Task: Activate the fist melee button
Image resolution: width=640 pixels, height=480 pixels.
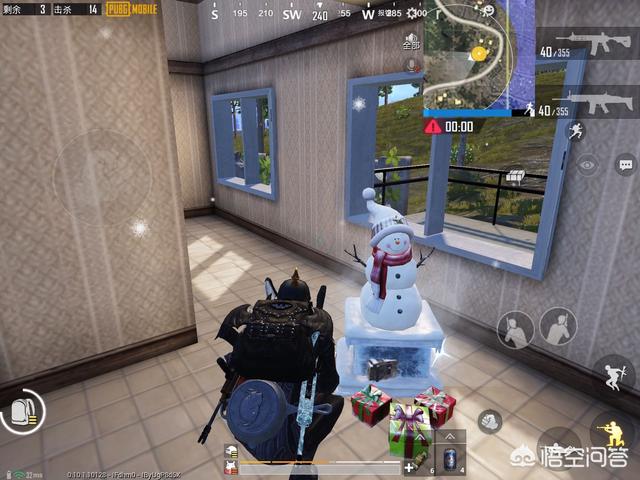Action: (x=489, y=422)
